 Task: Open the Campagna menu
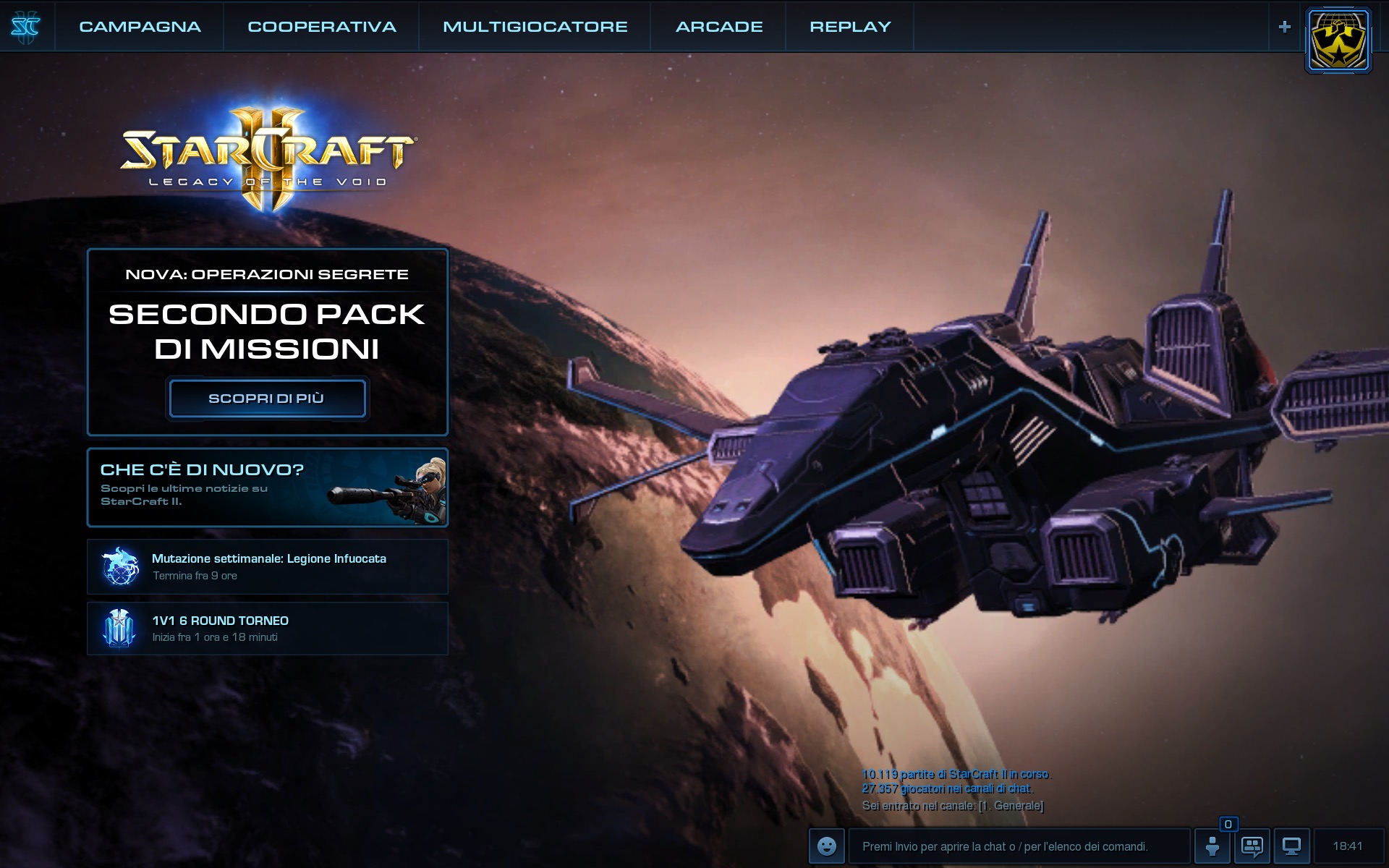[x=140, y=27]
